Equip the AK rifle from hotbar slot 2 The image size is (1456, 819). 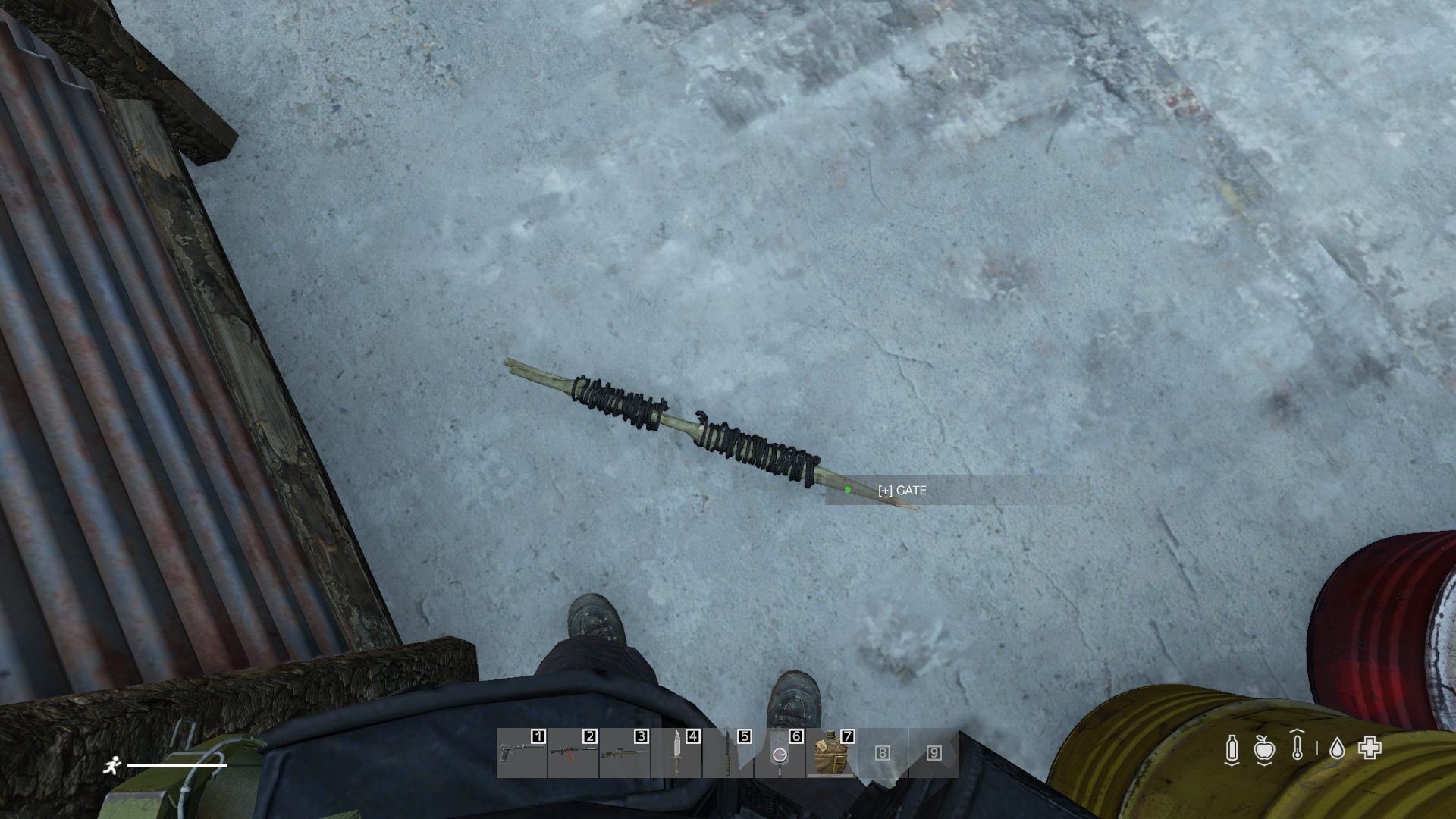pyautogui.click(x=573, y=753)
